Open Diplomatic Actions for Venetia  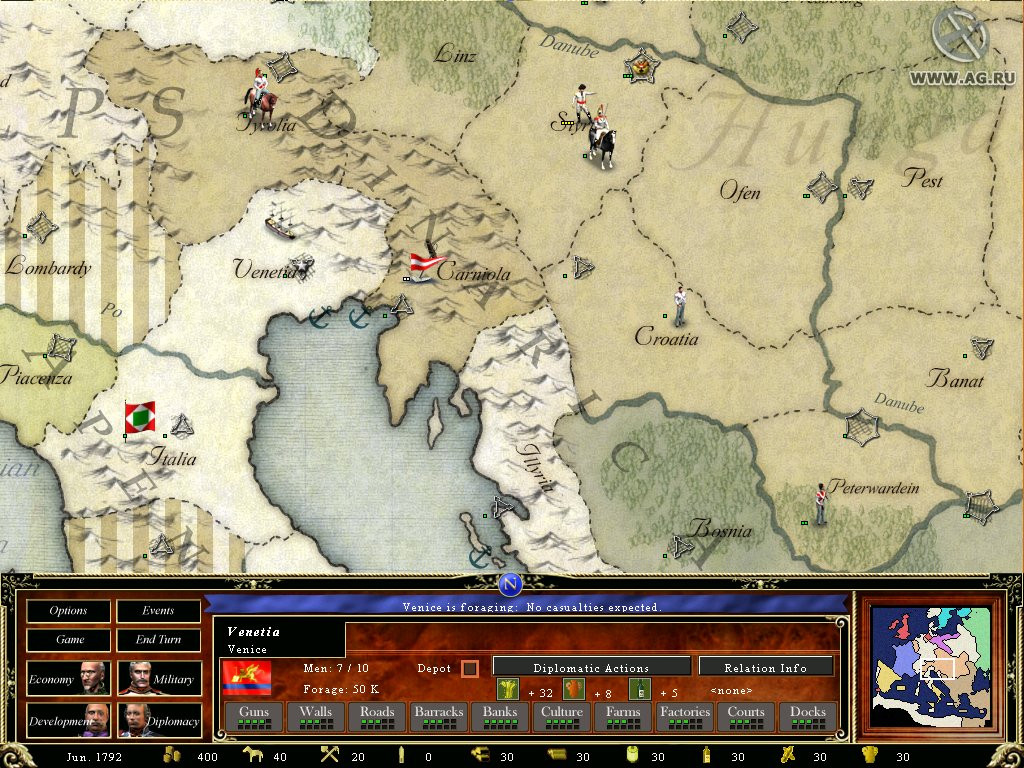click(591, 667)
